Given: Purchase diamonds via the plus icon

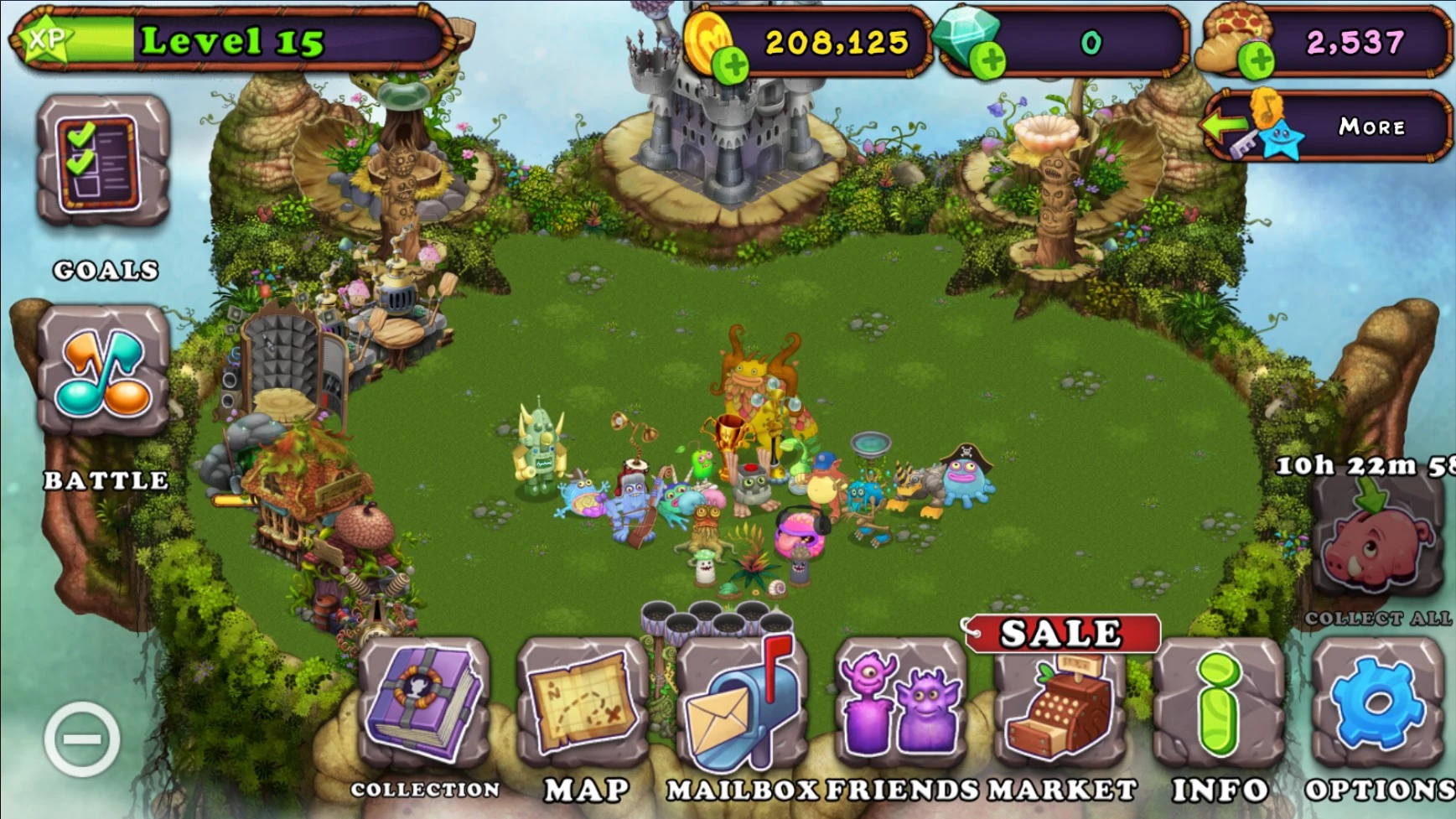Looking at the screenshot, I should point(992,63).
